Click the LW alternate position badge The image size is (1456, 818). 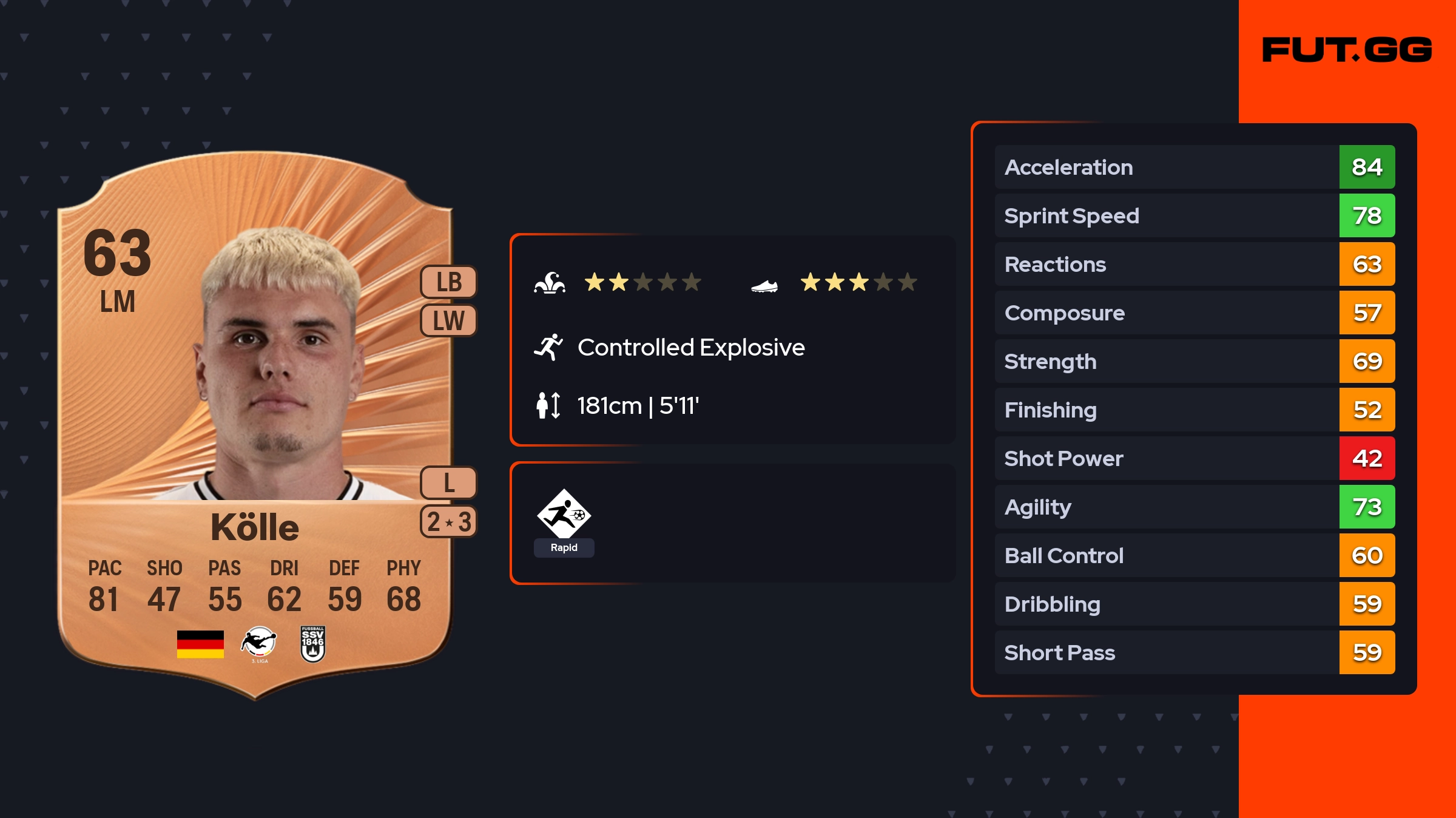pyautogui.click(x=449, y=320)
